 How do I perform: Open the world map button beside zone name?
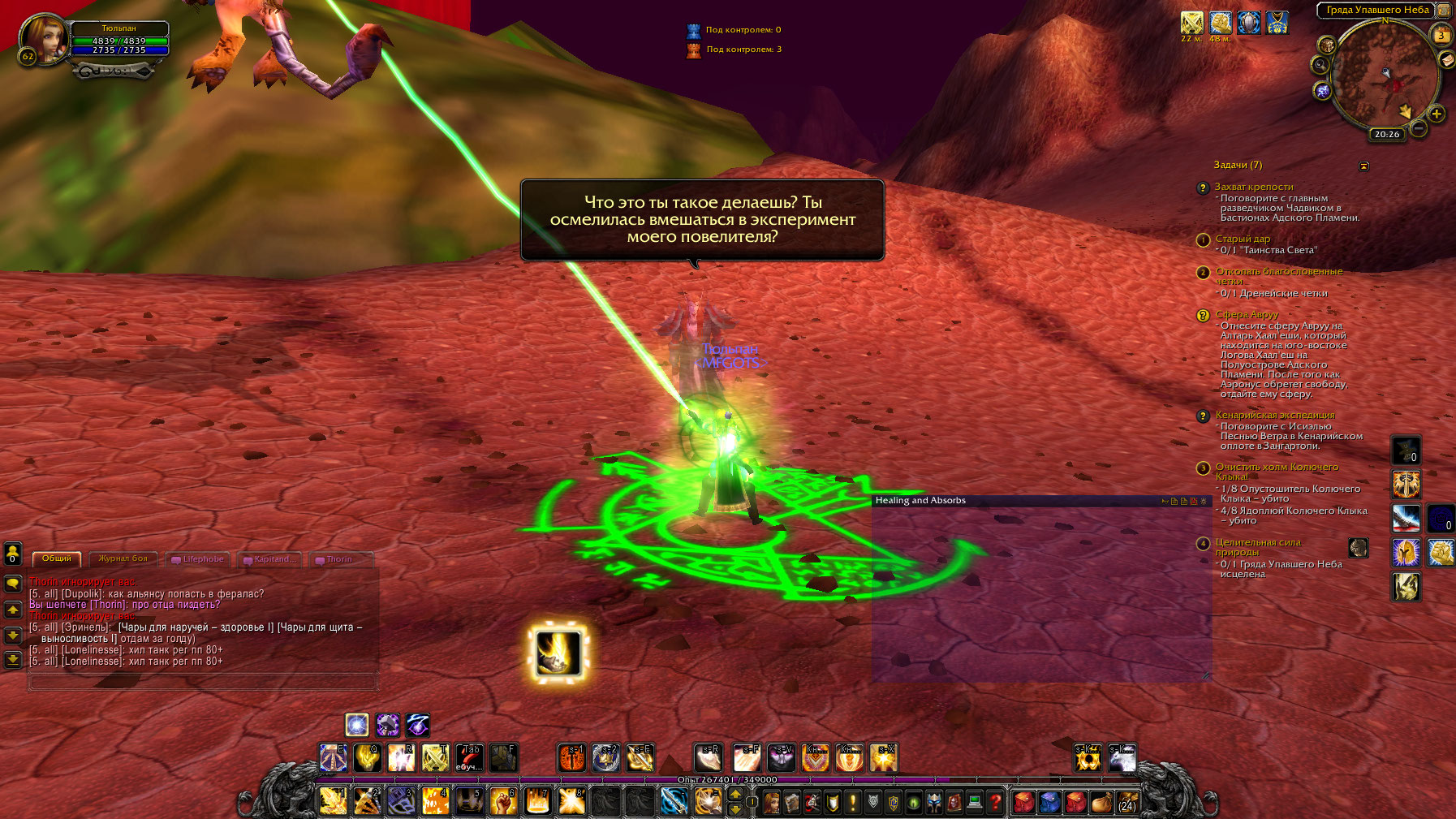[x=1444, y=11]
